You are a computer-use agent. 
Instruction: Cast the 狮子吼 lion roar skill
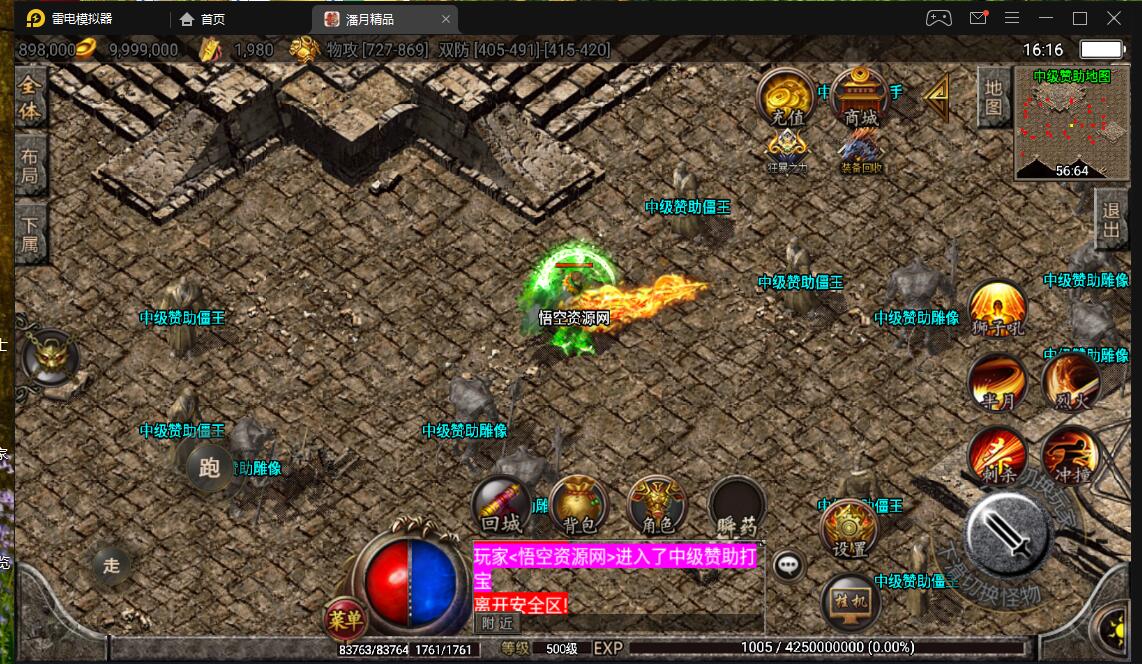click(x=997, y=310)
